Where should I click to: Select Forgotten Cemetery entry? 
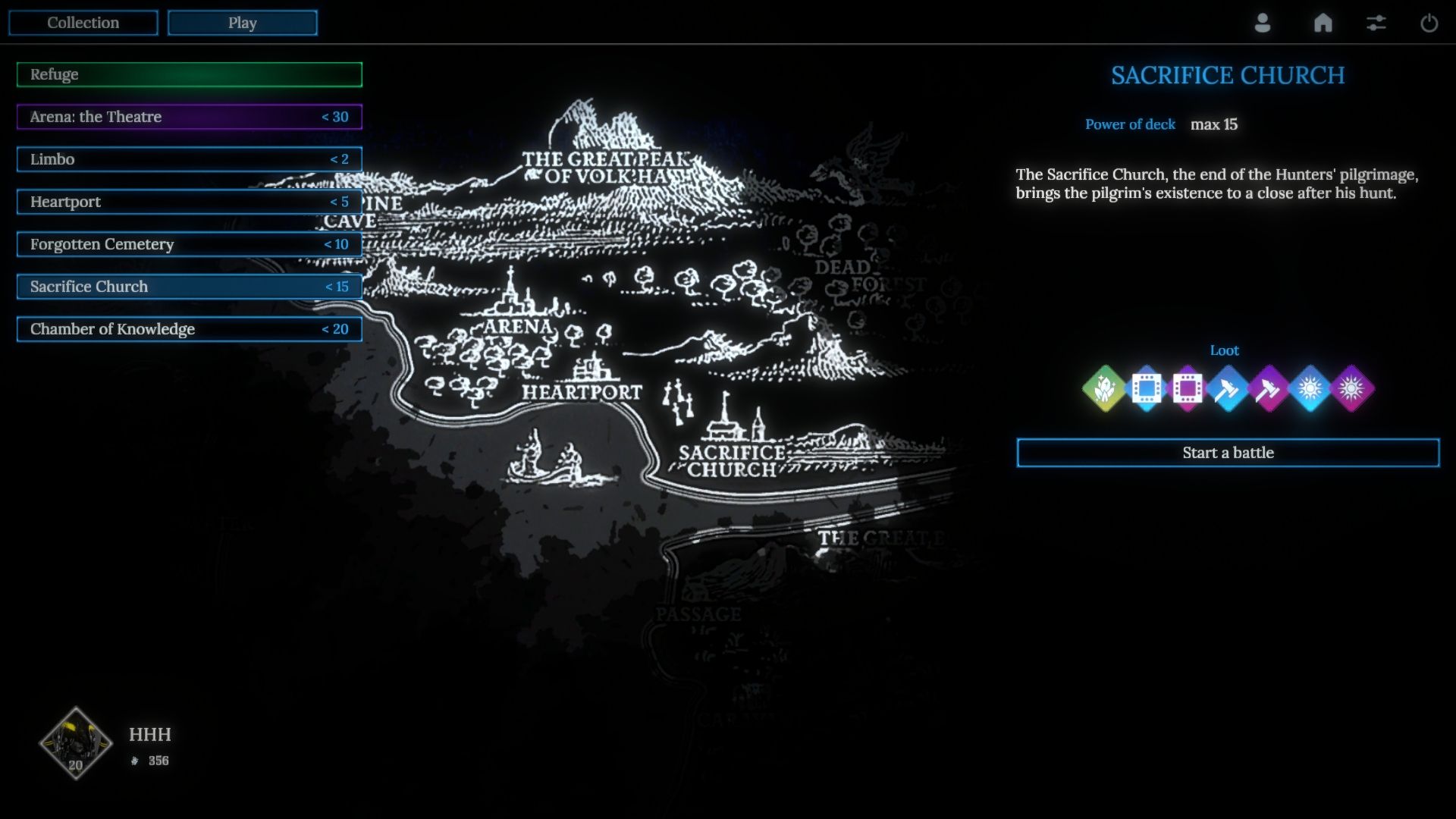coord(190,244)
